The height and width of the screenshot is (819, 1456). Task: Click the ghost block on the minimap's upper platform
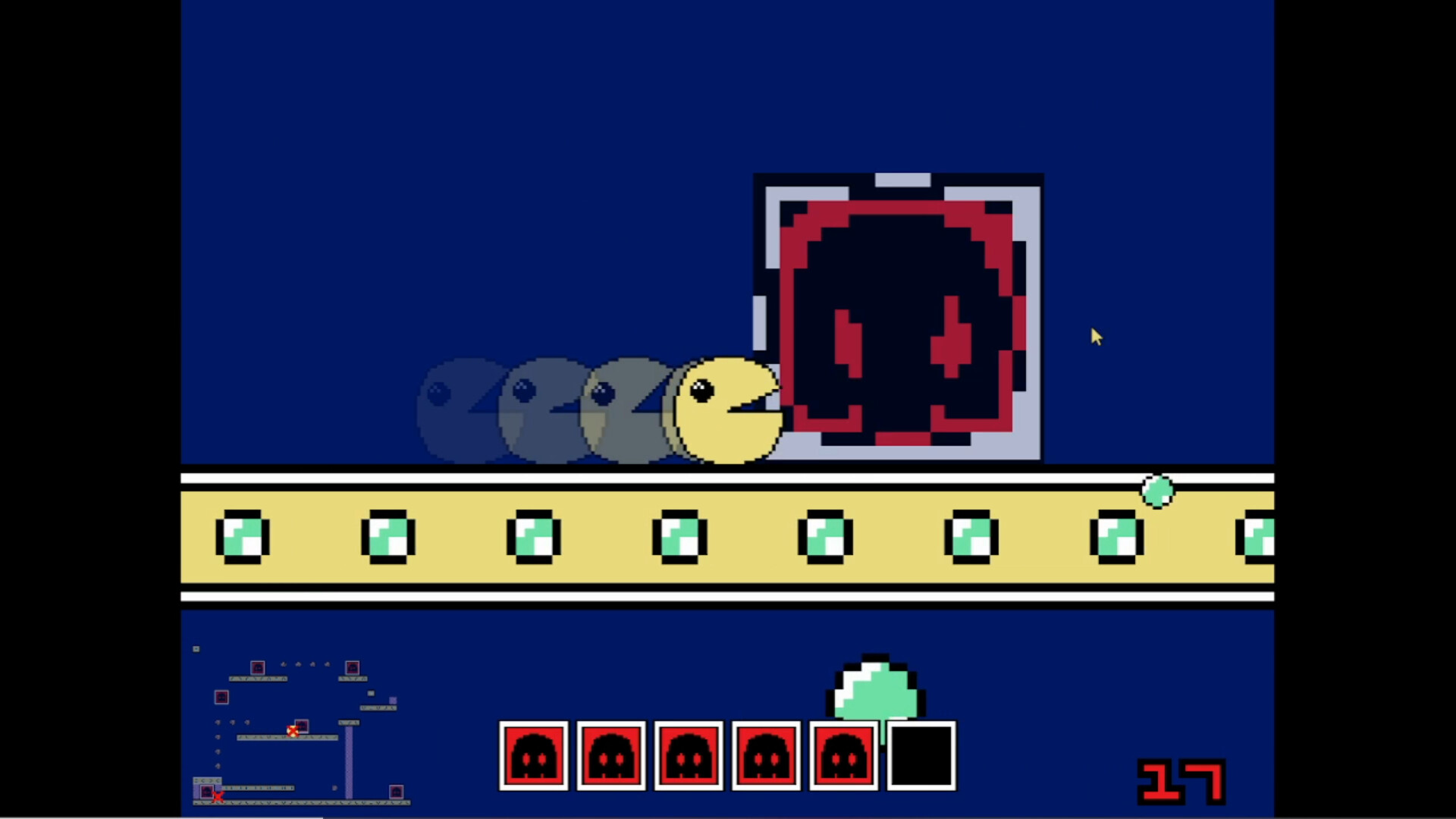[x=258, y=668]
